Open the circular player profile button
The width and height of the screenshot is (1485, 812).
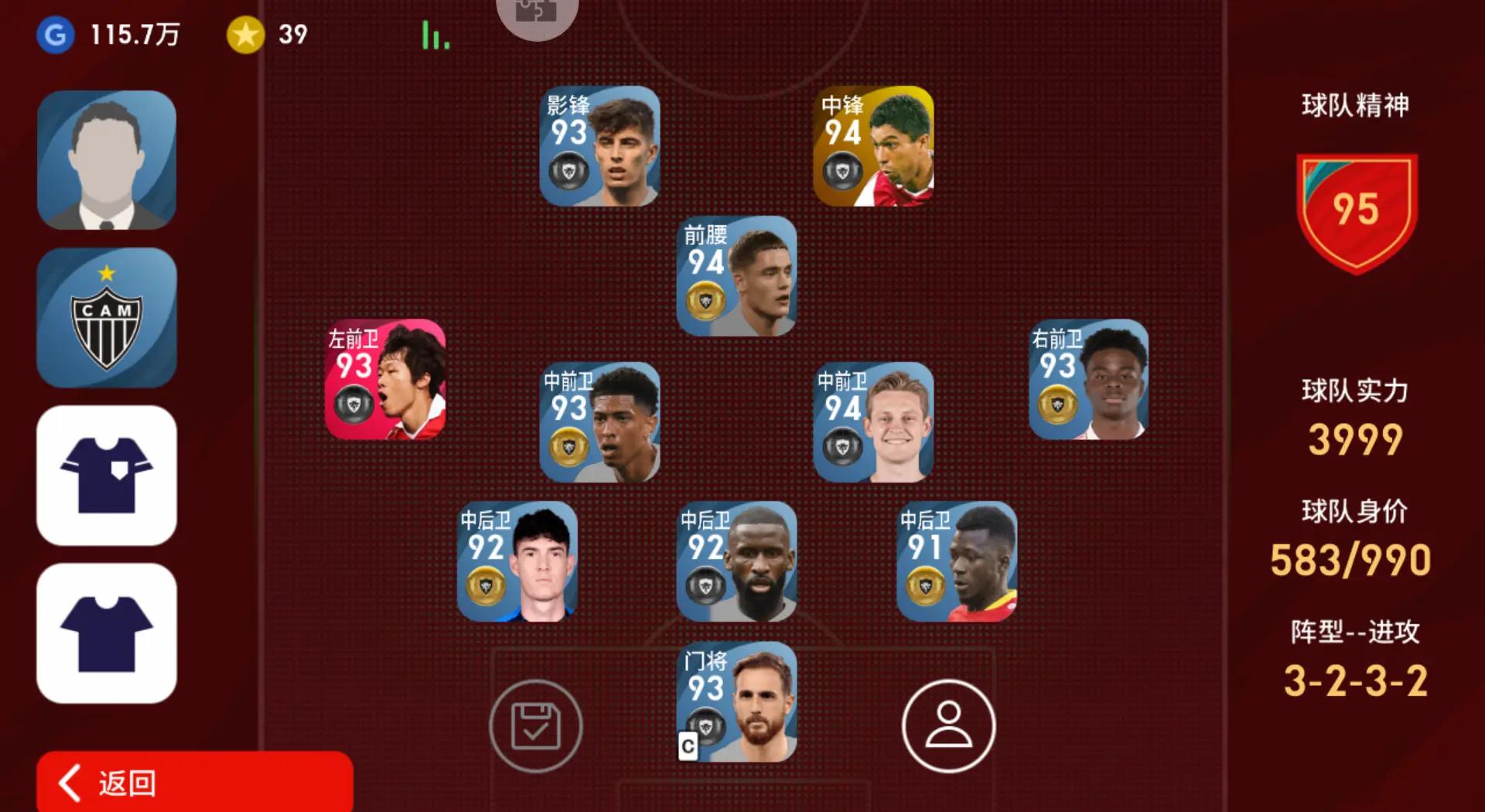coord(948,725)
